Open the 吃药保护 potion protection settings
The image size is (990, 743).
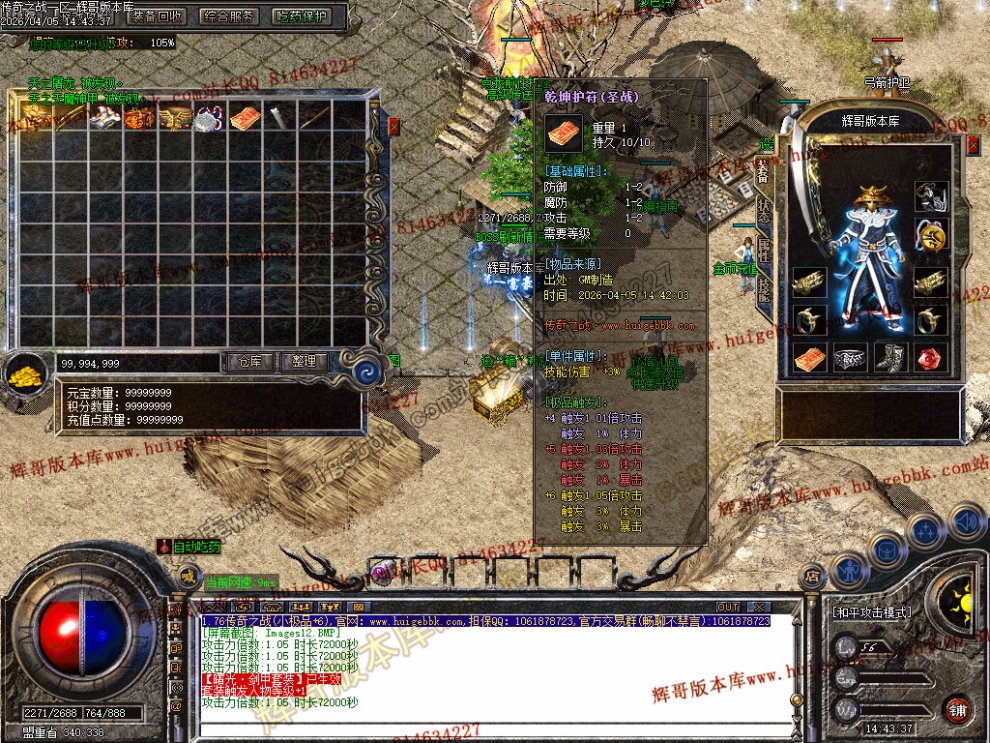tap(301, 16)
